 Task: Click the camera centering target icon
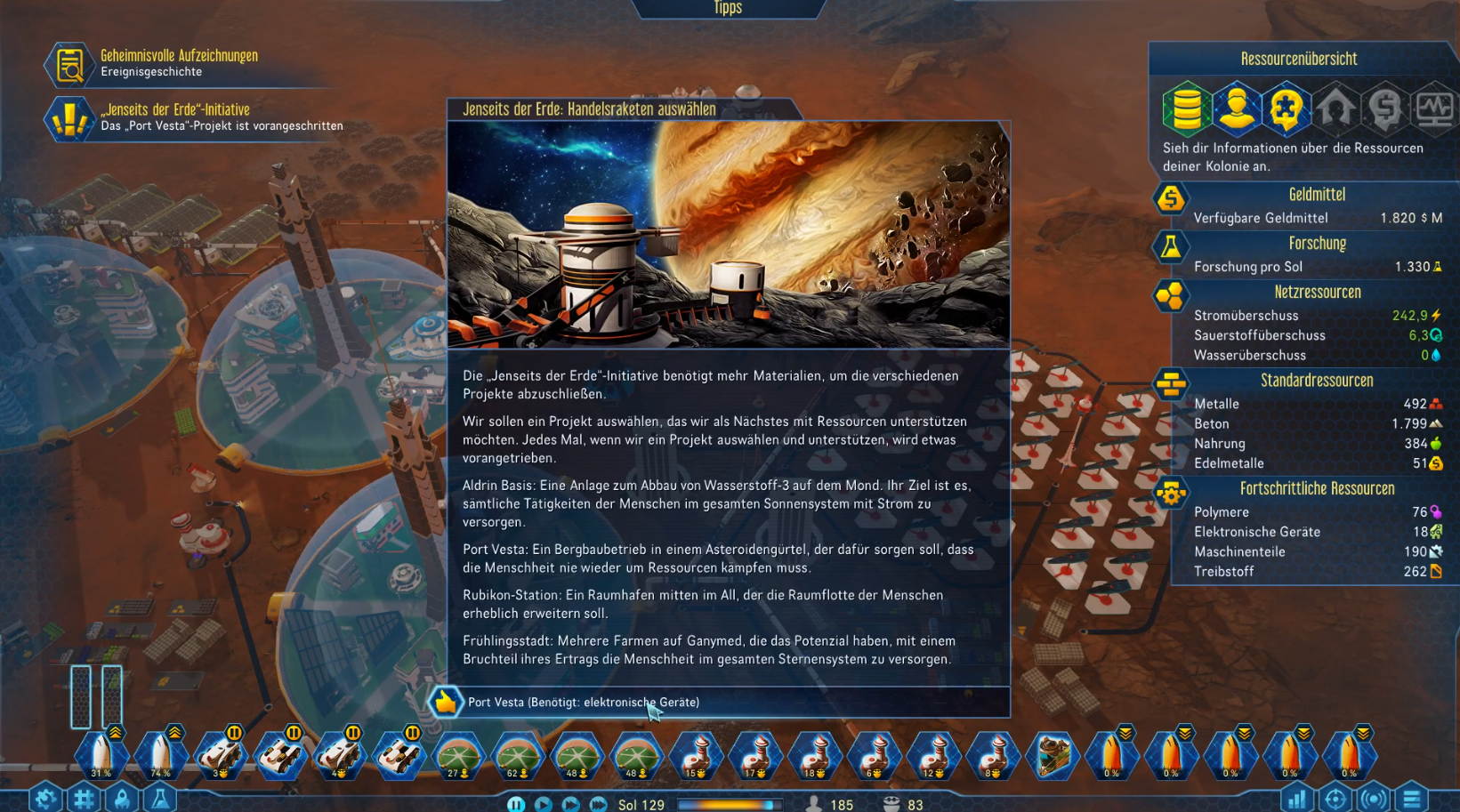pos(1335,799)
